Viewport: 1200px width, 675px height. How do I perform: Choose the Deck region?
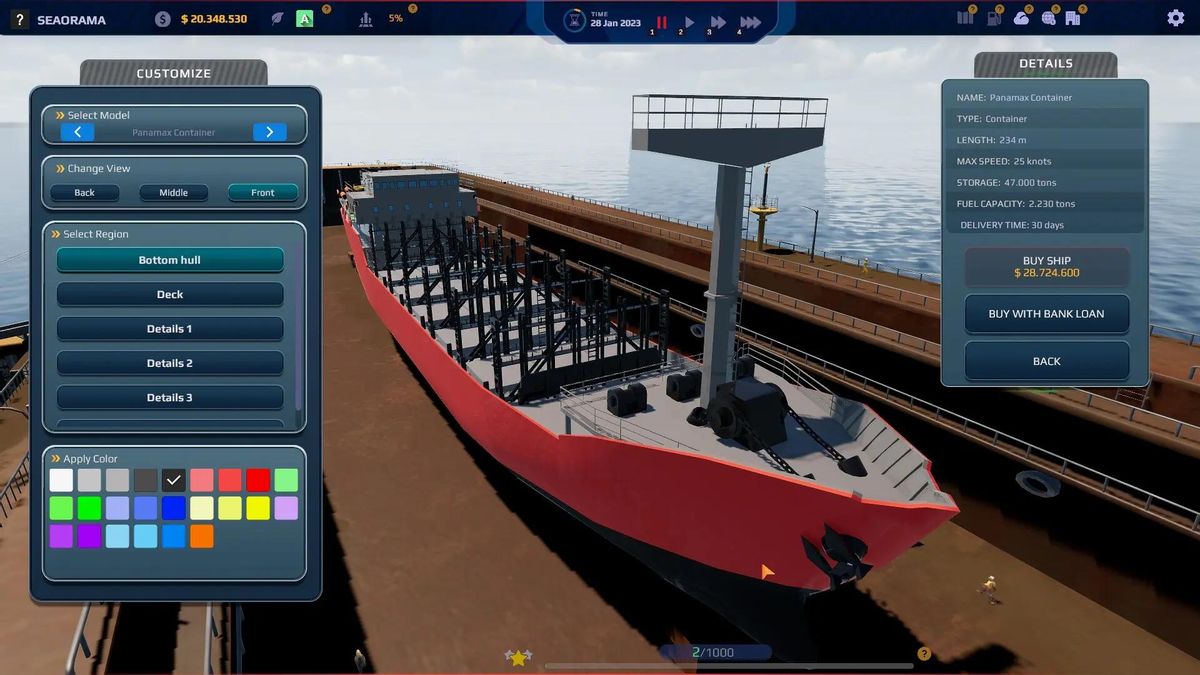click(x=170, y=294)
